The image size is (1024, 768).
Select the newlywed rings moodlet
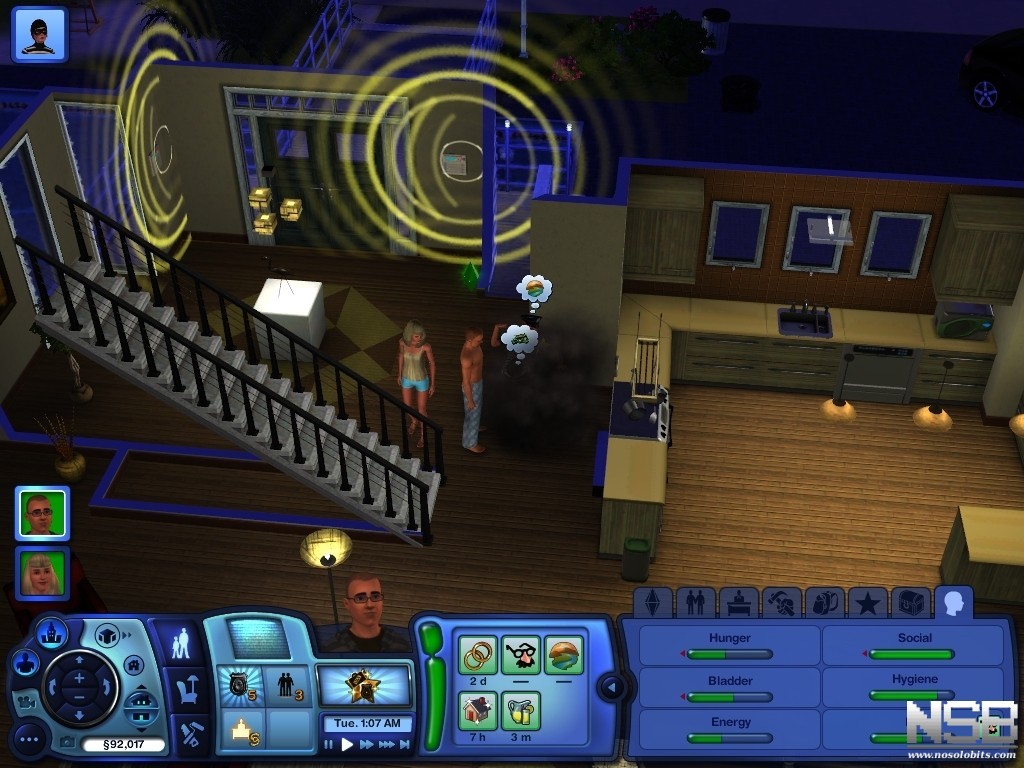477,655
